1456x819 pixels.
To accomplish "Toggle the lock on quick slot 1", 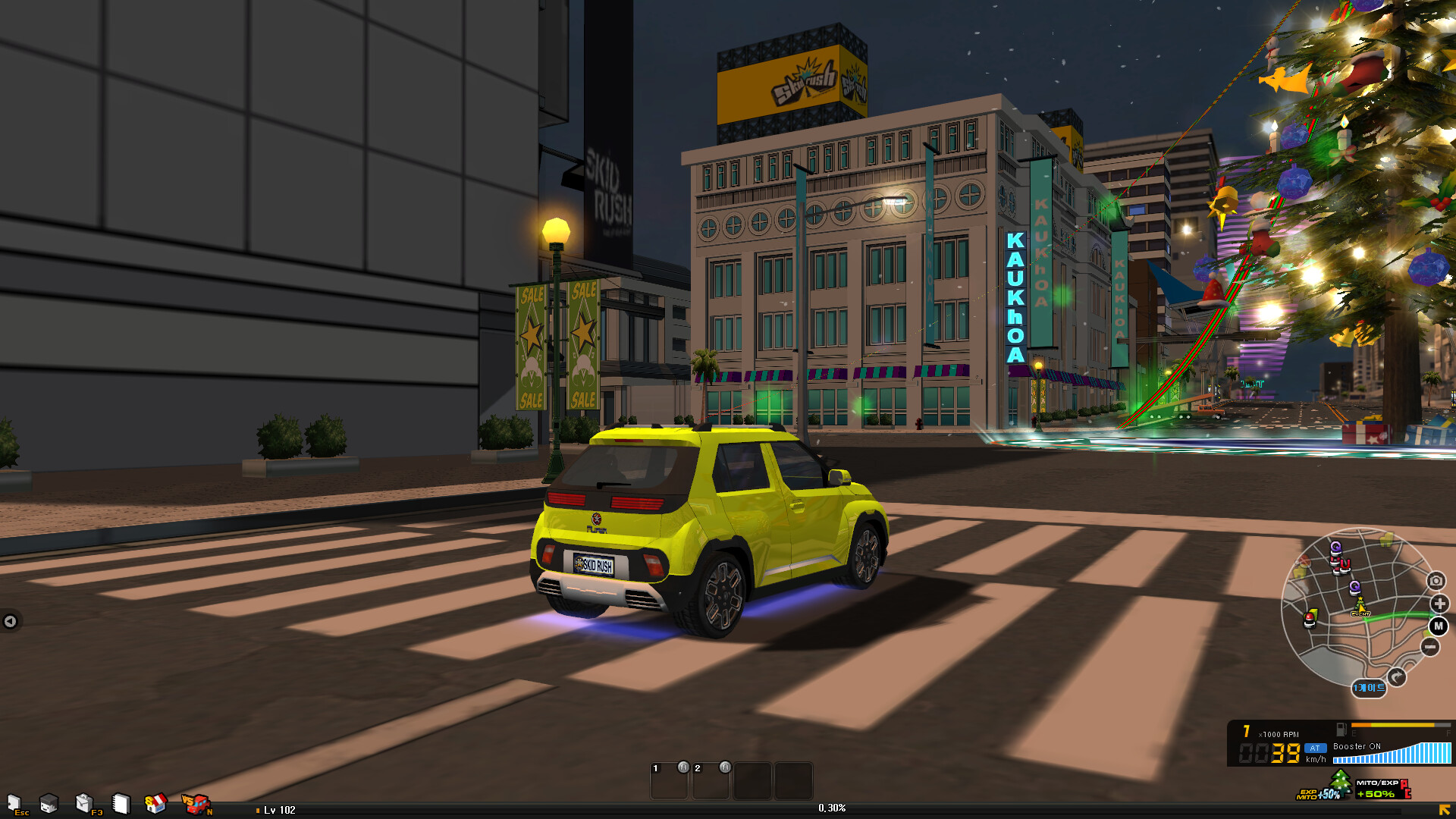I will click(x=685, y=767).
